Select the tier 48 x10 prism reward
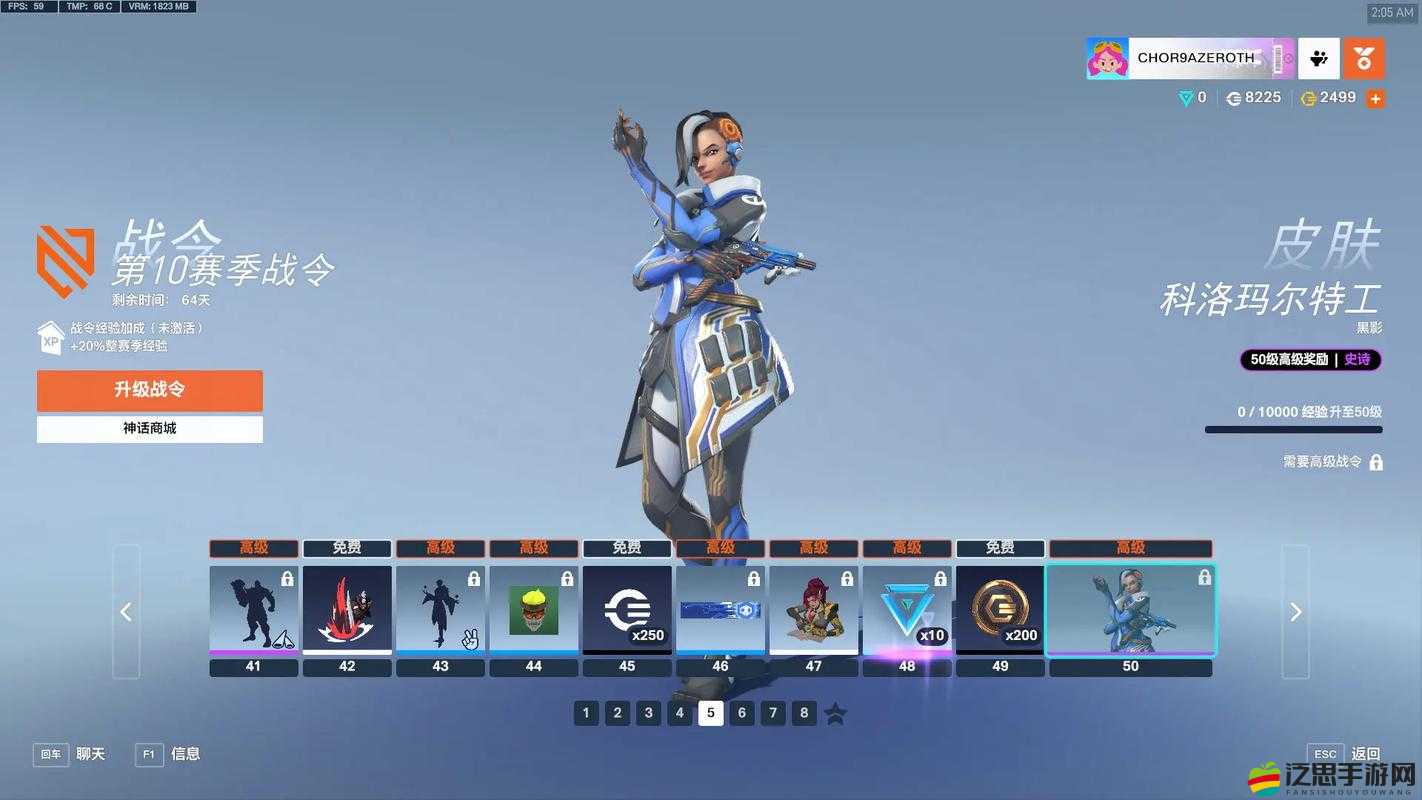This screenshot has width=1422, height=800. 907,610
